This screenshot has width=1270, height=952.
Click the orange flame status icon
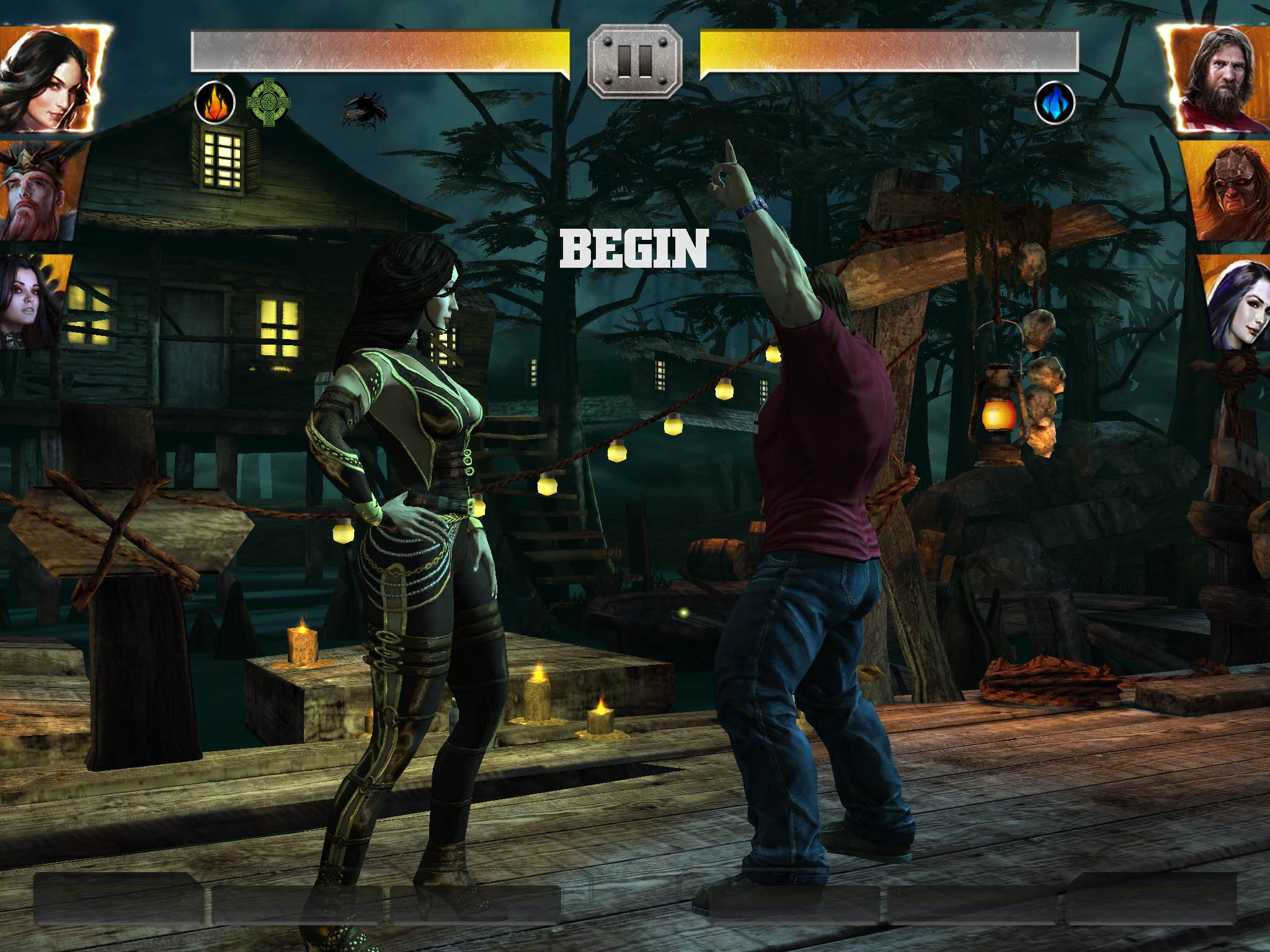[215, 103]
